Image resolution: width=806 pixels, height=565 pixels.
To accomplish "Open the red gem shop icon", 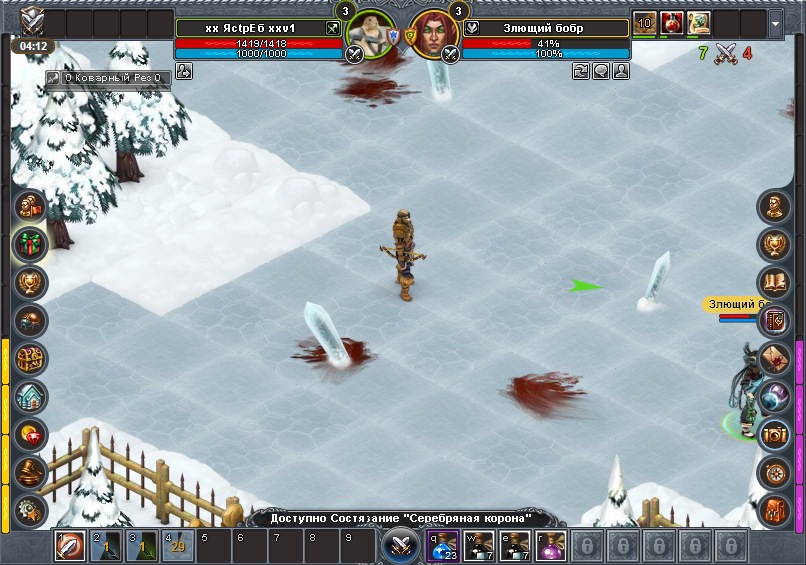I will coord(30,434).
